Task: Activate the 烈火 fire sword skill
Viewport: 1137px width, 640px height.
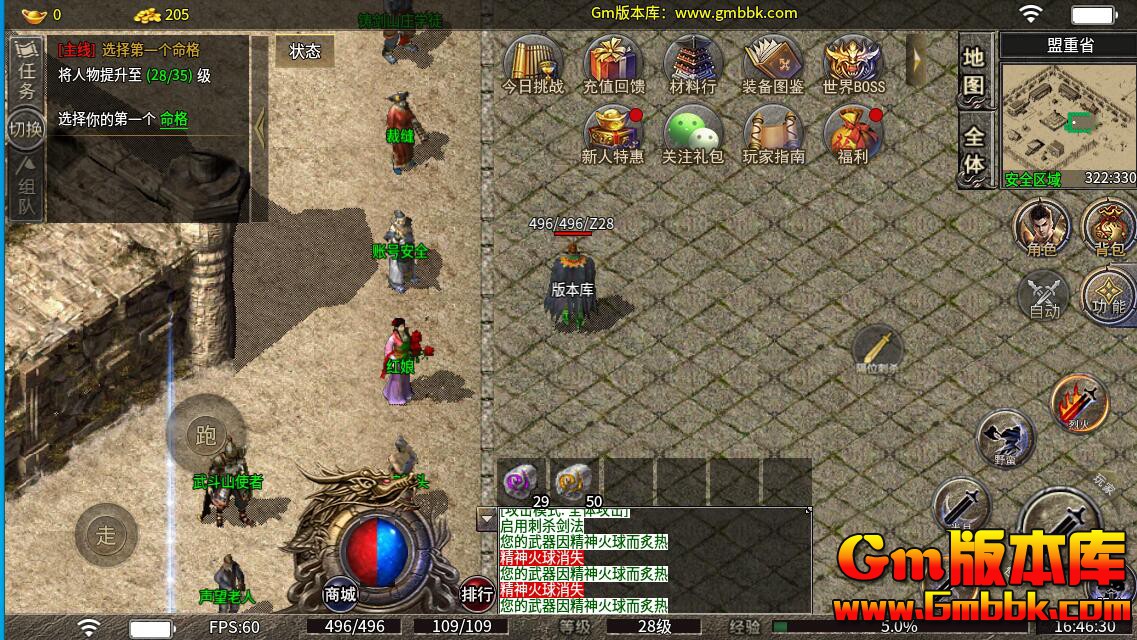Action: pyautogui.click(x=1079, y=403)
